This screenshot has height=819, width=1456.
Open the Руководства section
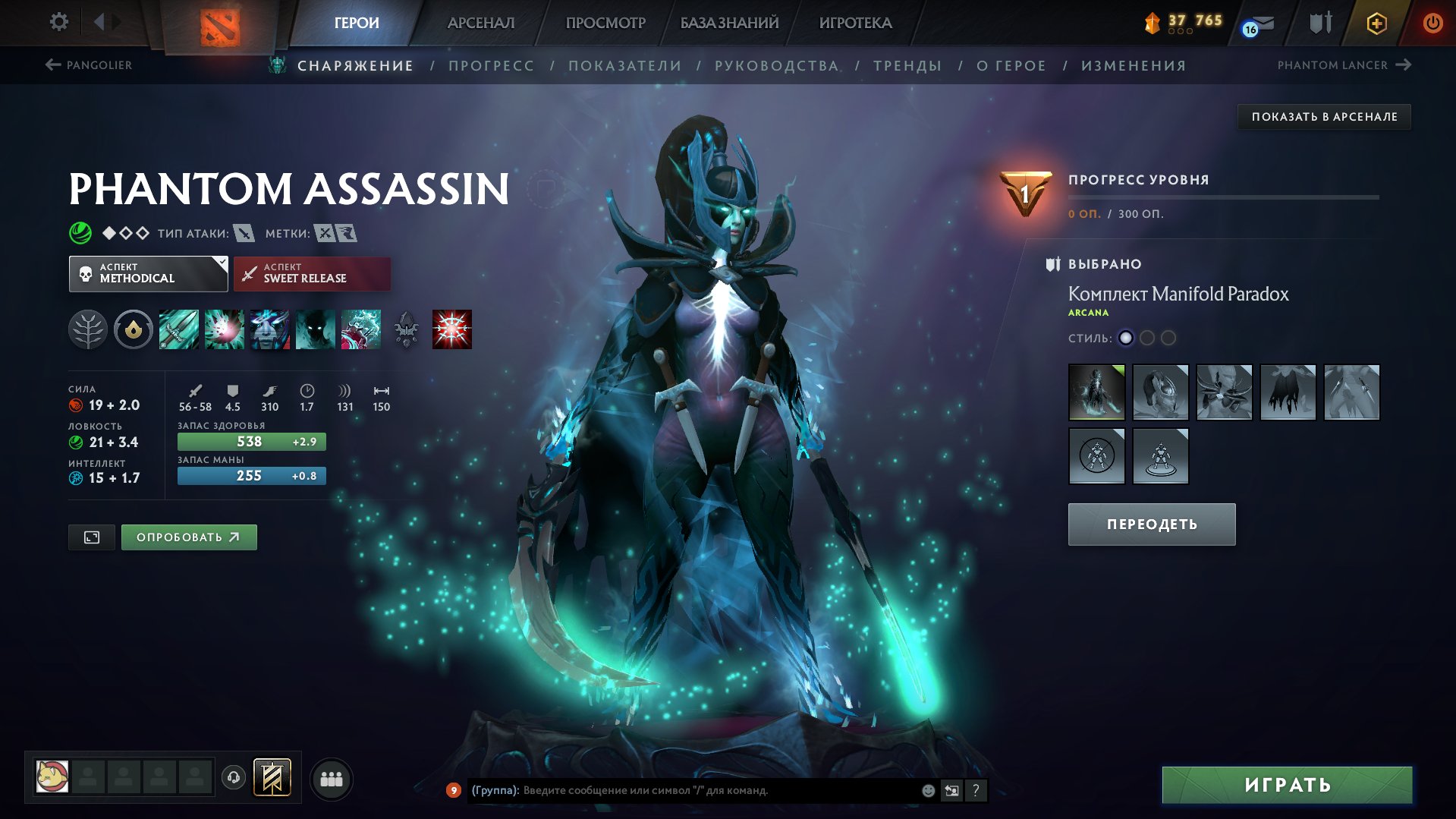click(776, 66)
